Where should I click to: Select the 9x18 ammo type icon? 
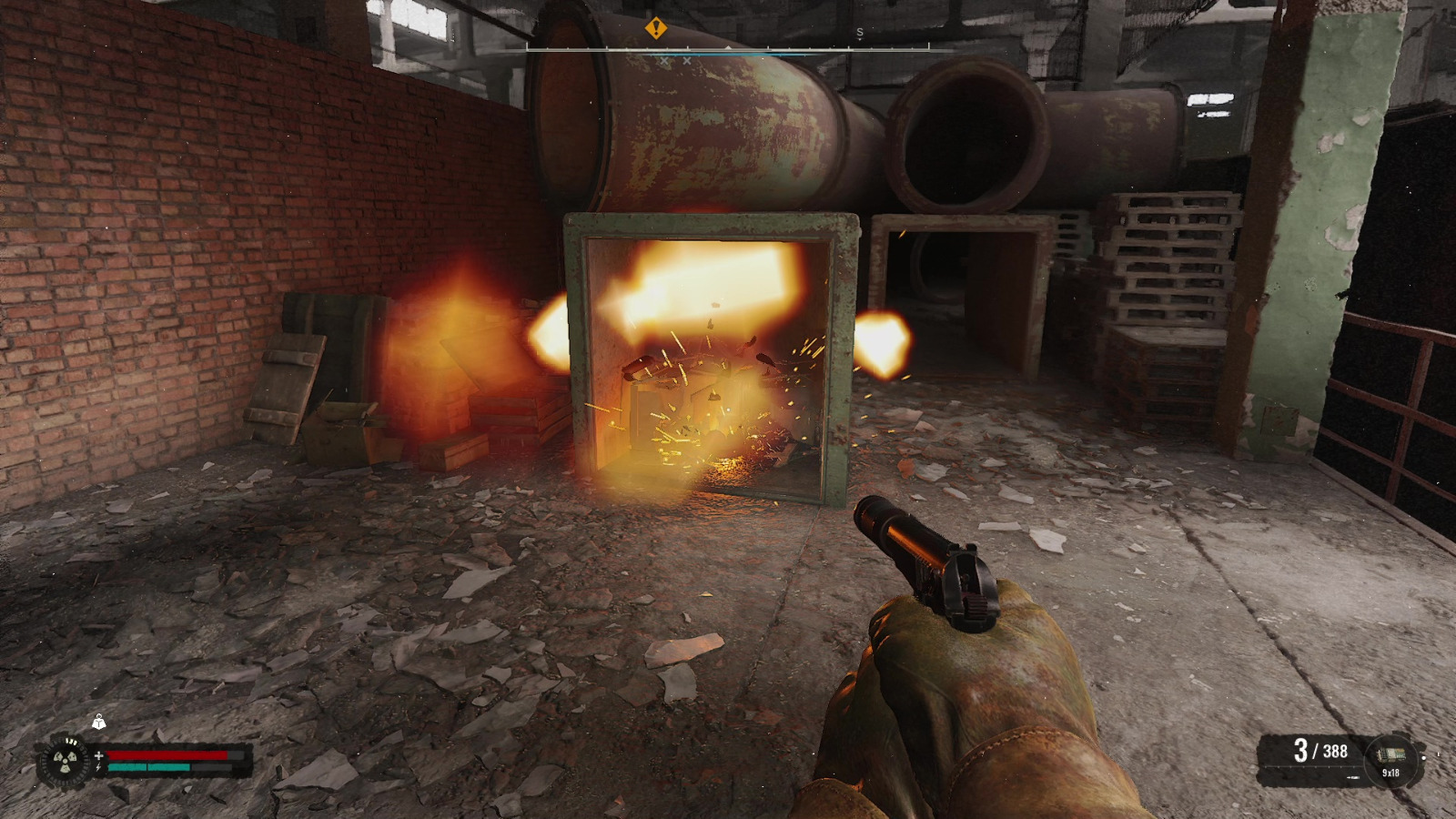click(1391, 773)
